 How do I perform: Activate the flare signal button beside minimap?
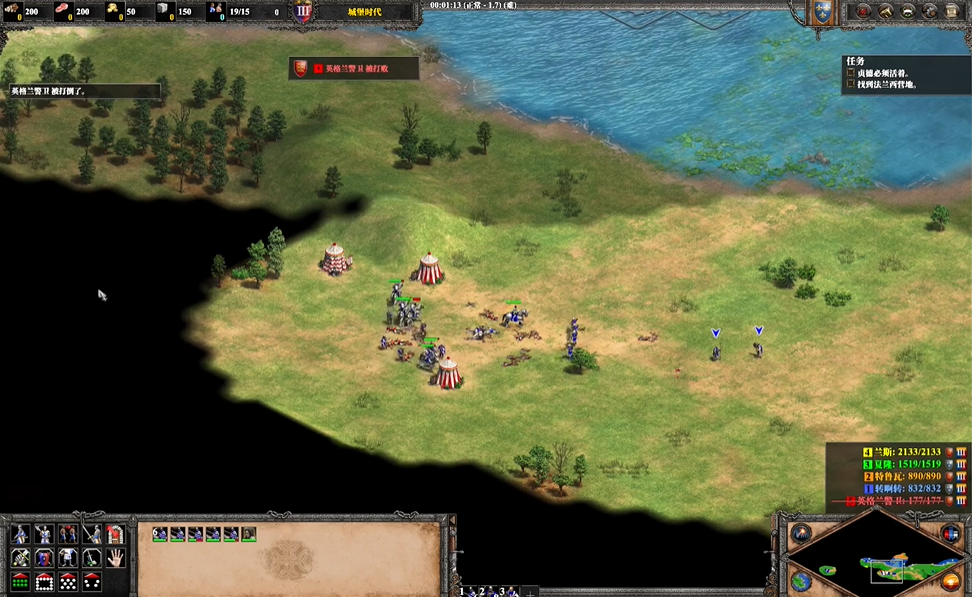(x=800, y=533)
